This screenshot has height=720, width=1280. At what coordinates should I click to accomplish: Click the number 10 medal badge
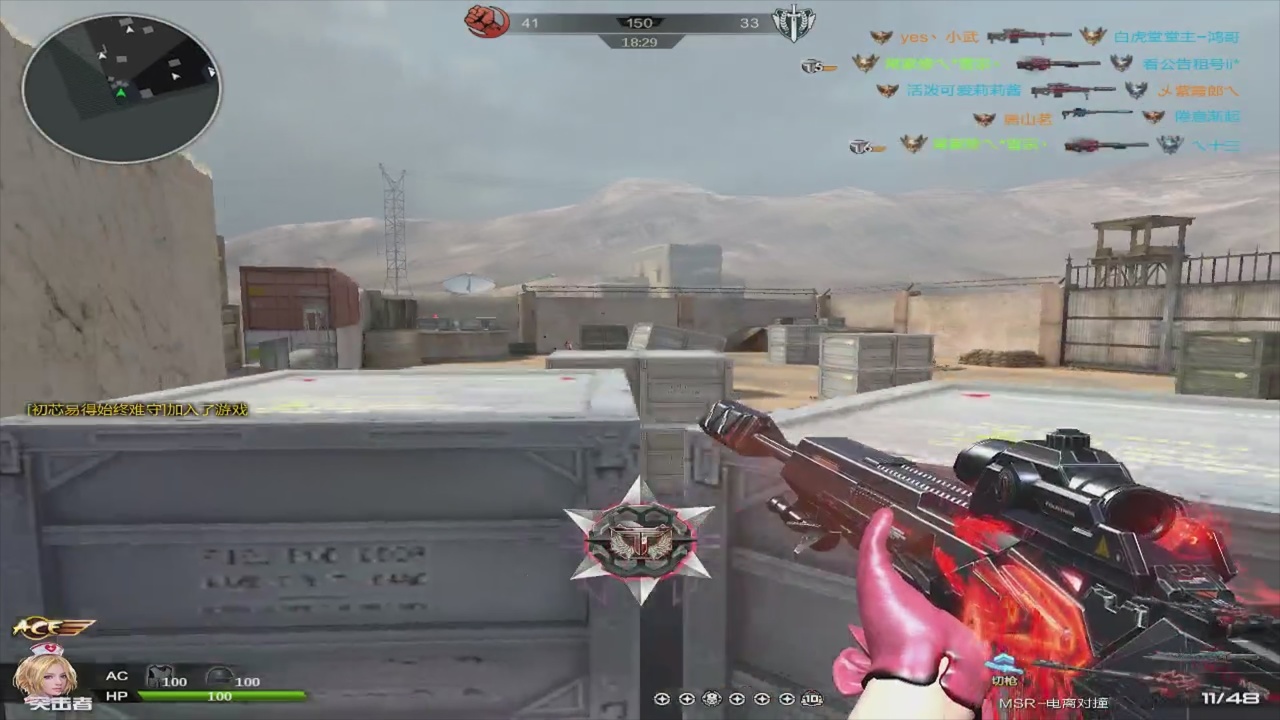tap(812, 699)
